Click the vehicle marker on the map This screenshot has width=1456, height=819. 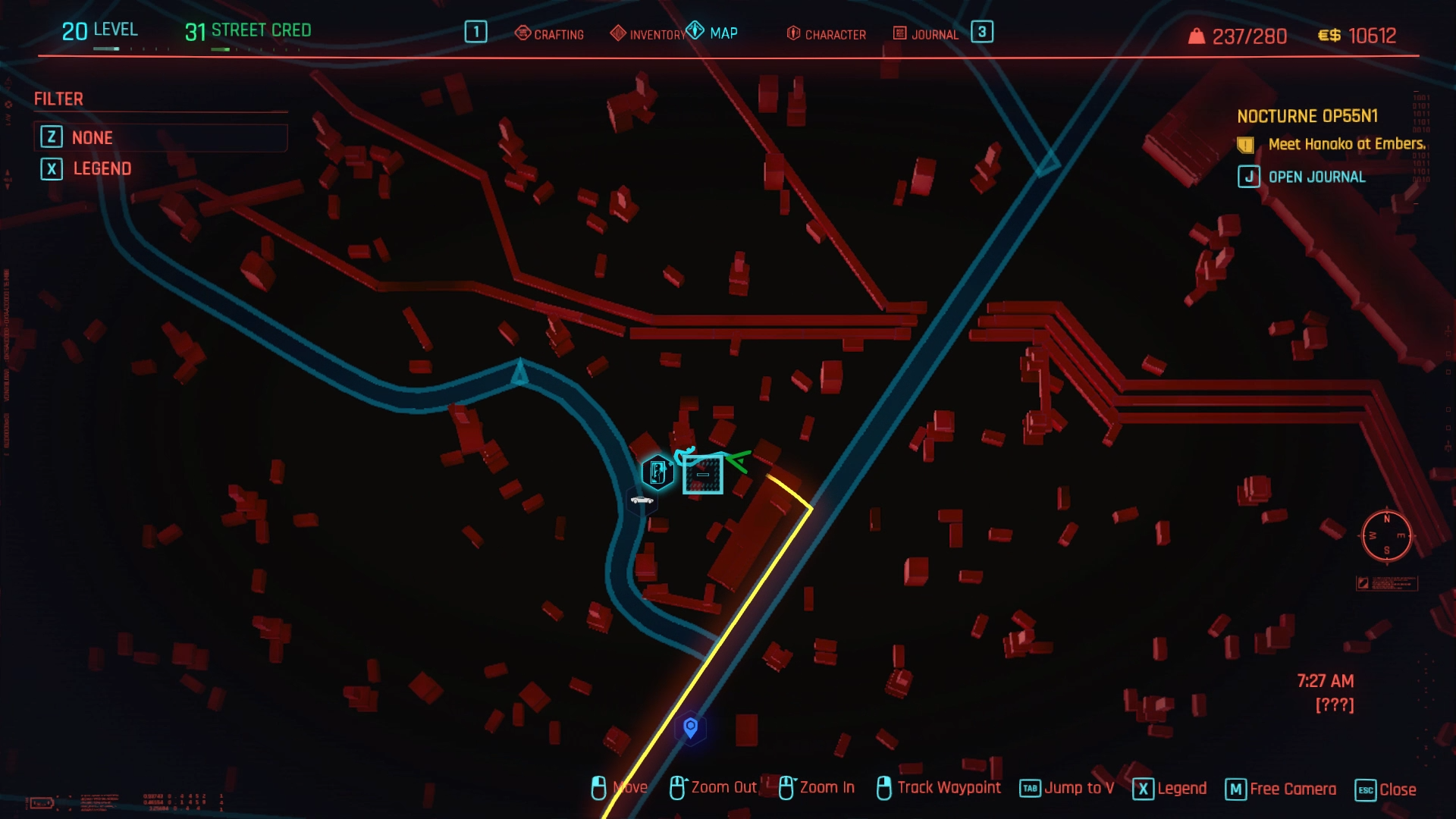coord(642,500)
